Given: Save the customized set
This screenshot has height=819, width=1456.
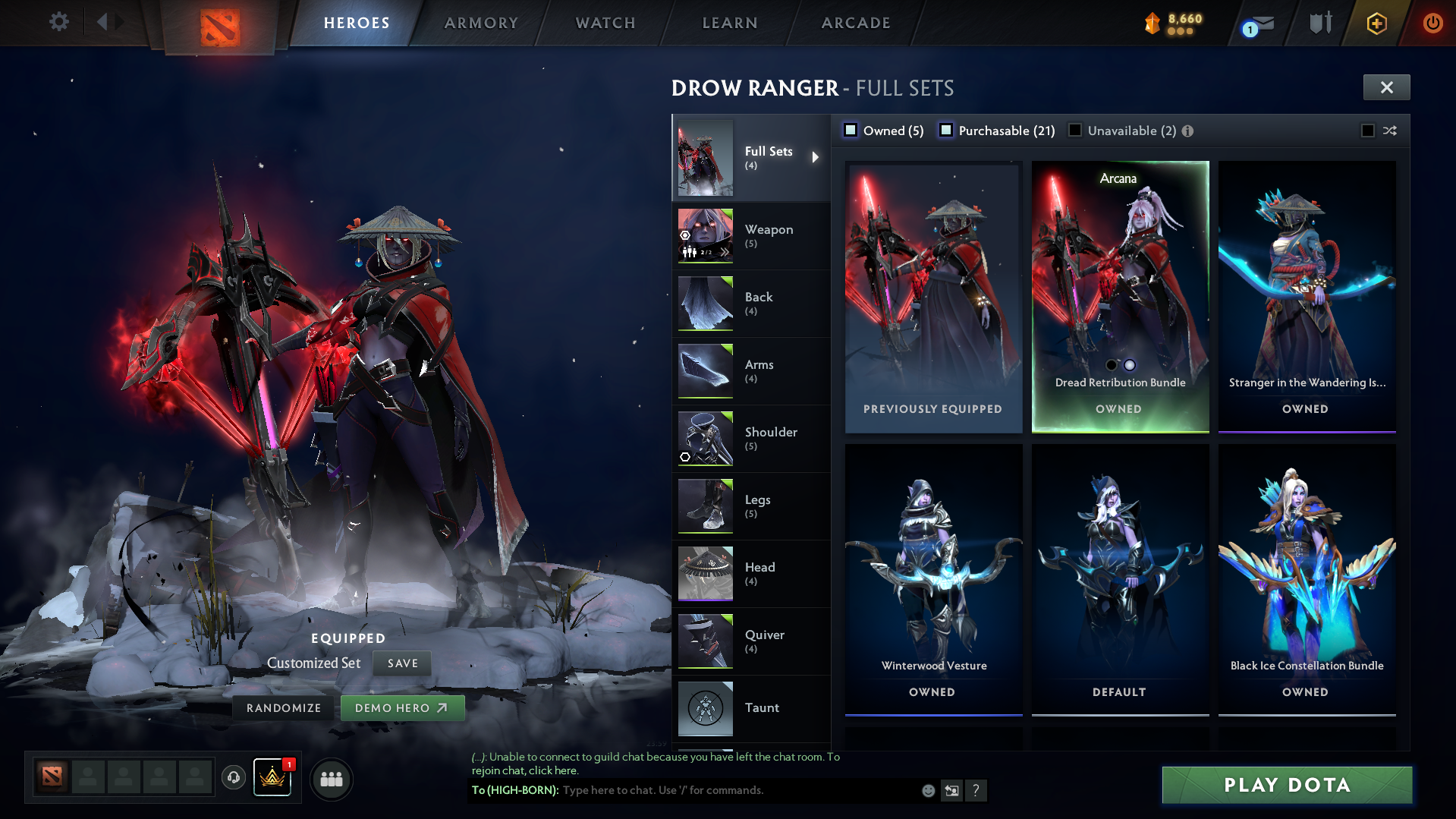Looking at the screenshot, I should 402,663.
